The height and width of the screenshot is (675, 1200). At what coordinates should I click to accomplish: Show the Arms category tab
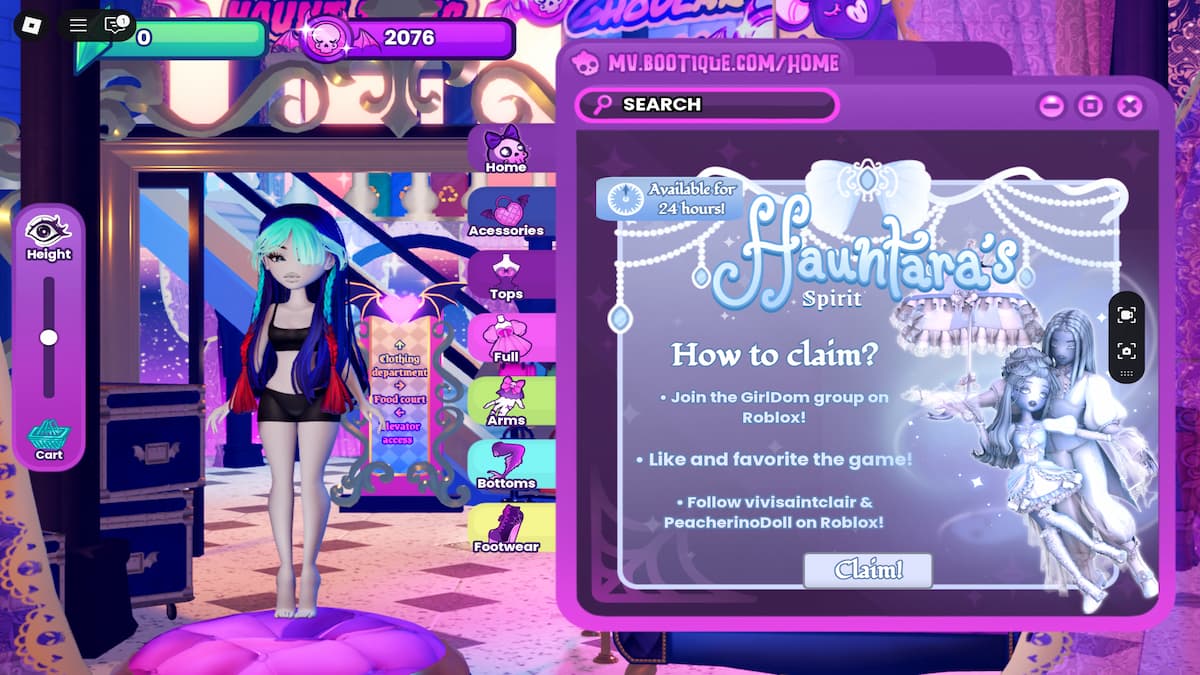pos(506,404)
